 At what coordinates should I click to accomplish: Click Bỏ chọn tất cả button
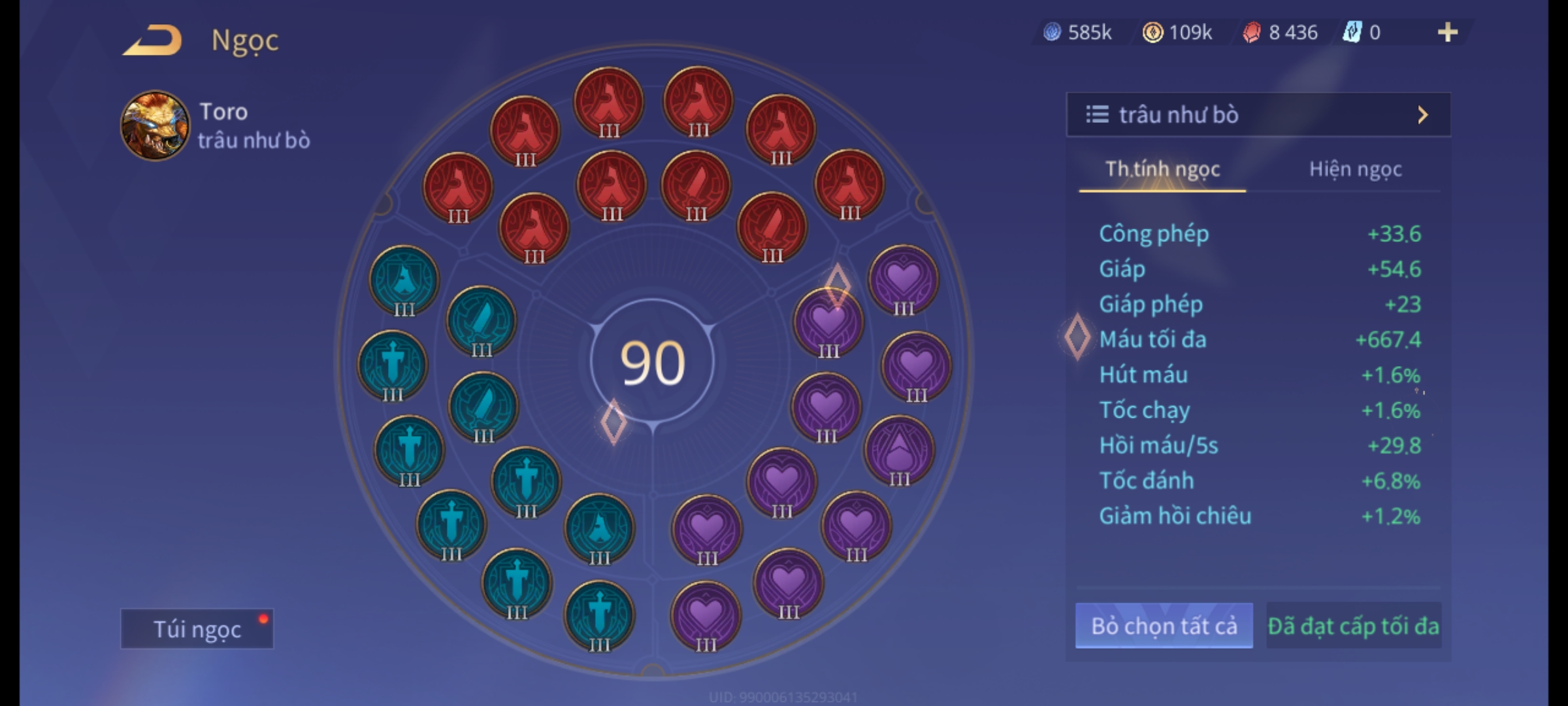[x=1164, y=626]
